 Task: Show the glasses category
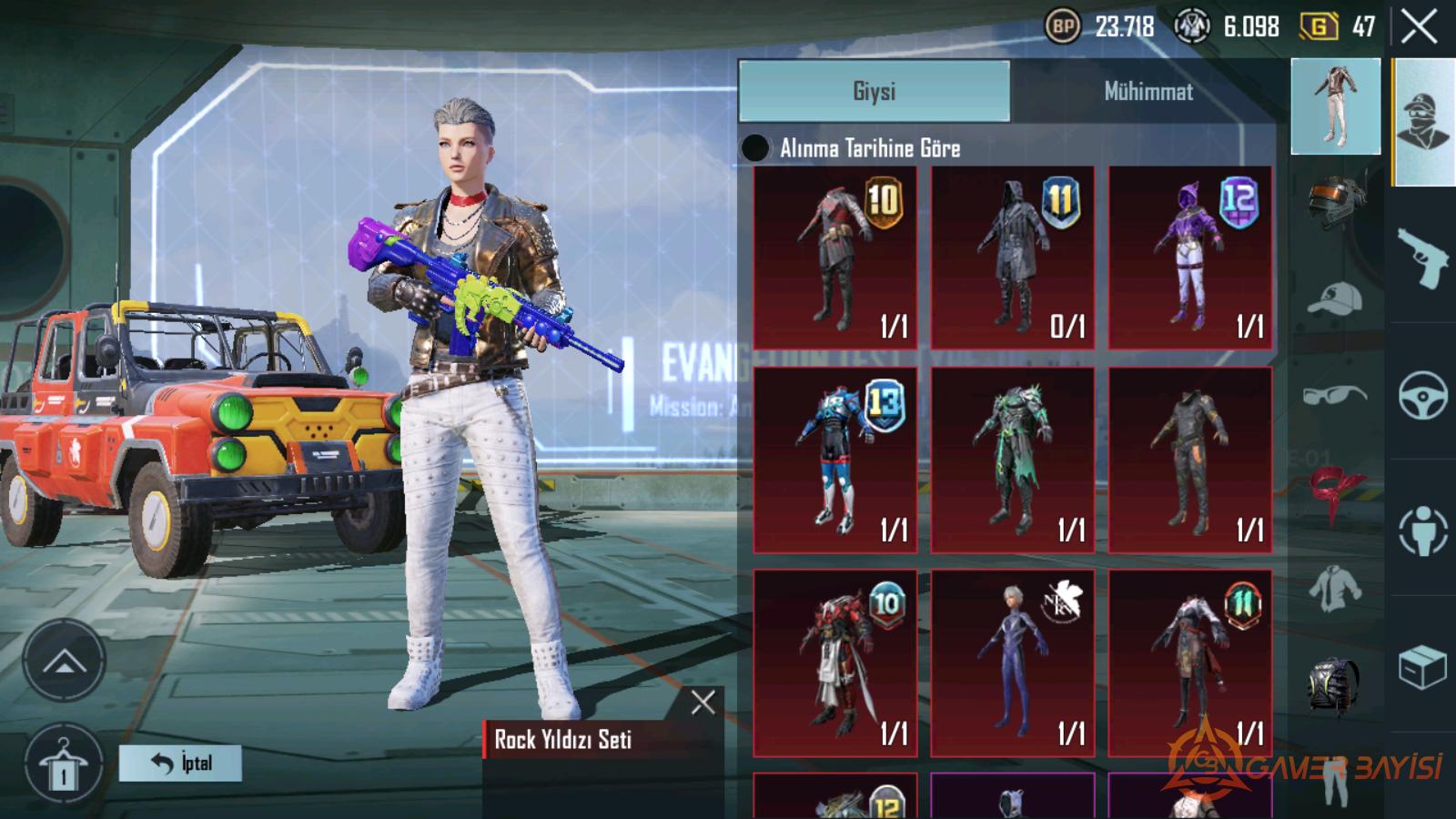click(1335, 396)
